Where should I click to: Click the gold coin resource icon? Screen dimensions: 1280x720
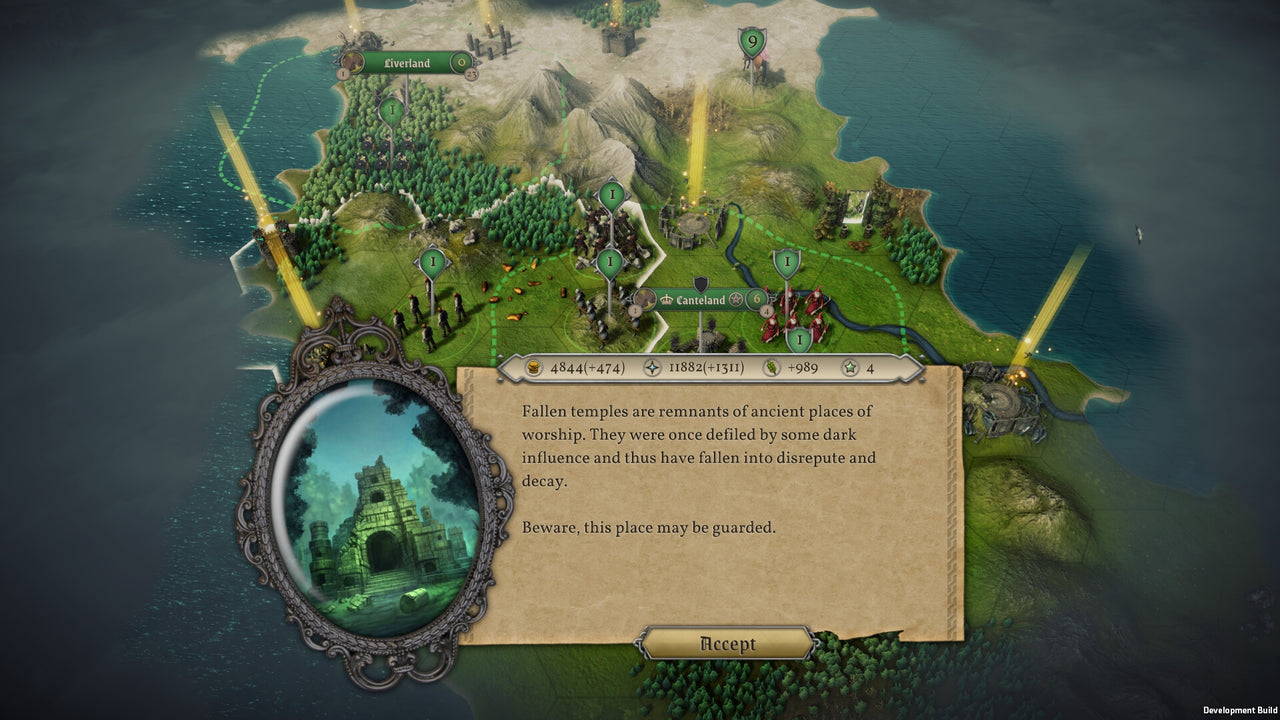pos(534,367)
